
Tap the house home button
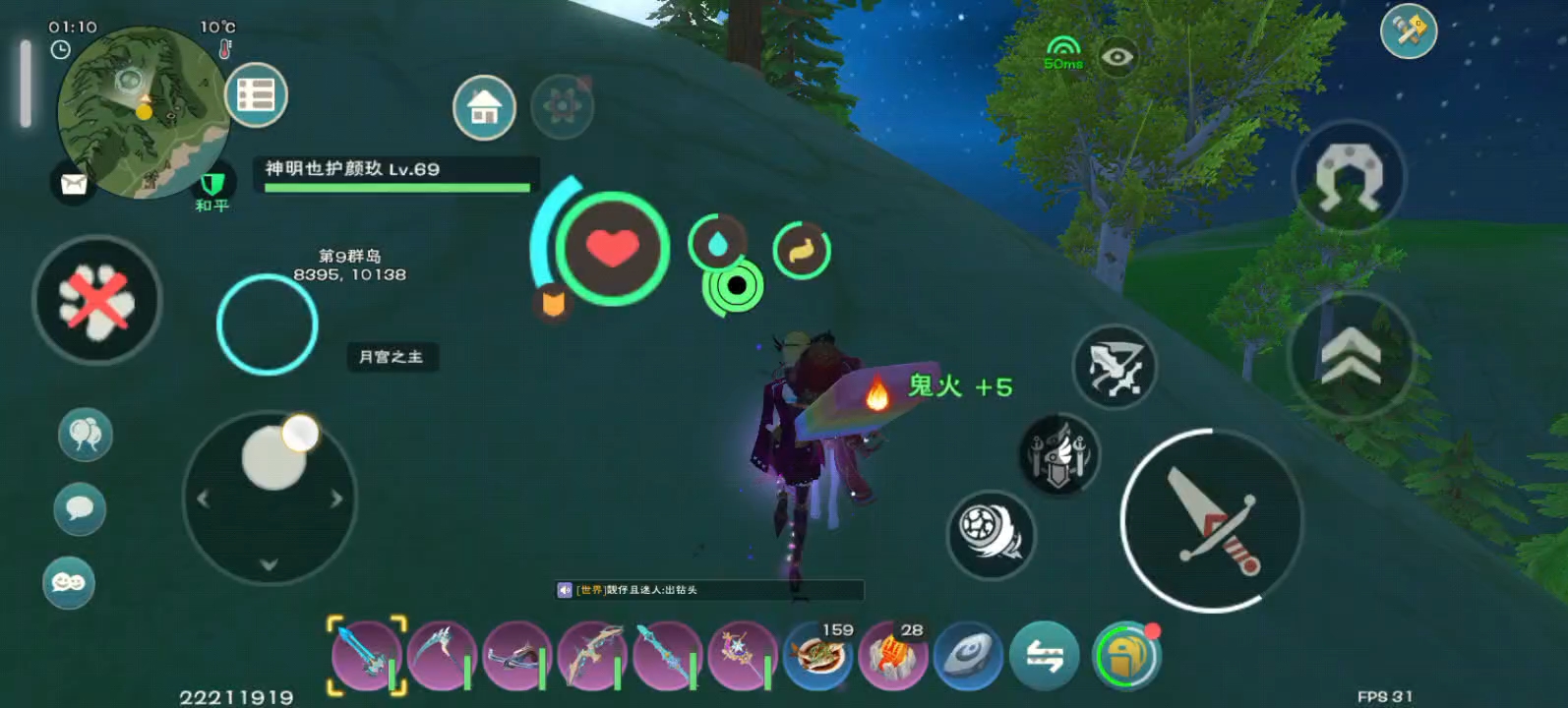(x=484, y=107)
